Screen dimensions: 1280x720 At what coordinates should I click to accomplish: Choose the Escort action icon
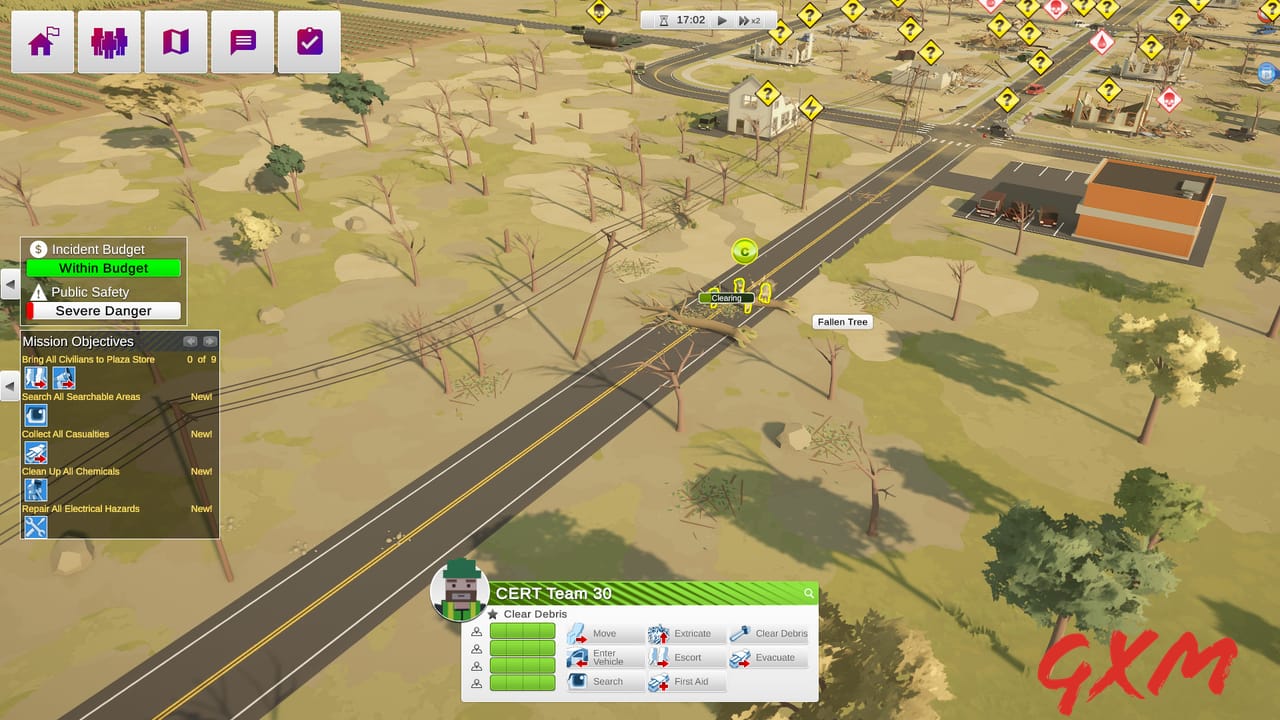pos(686,657)
